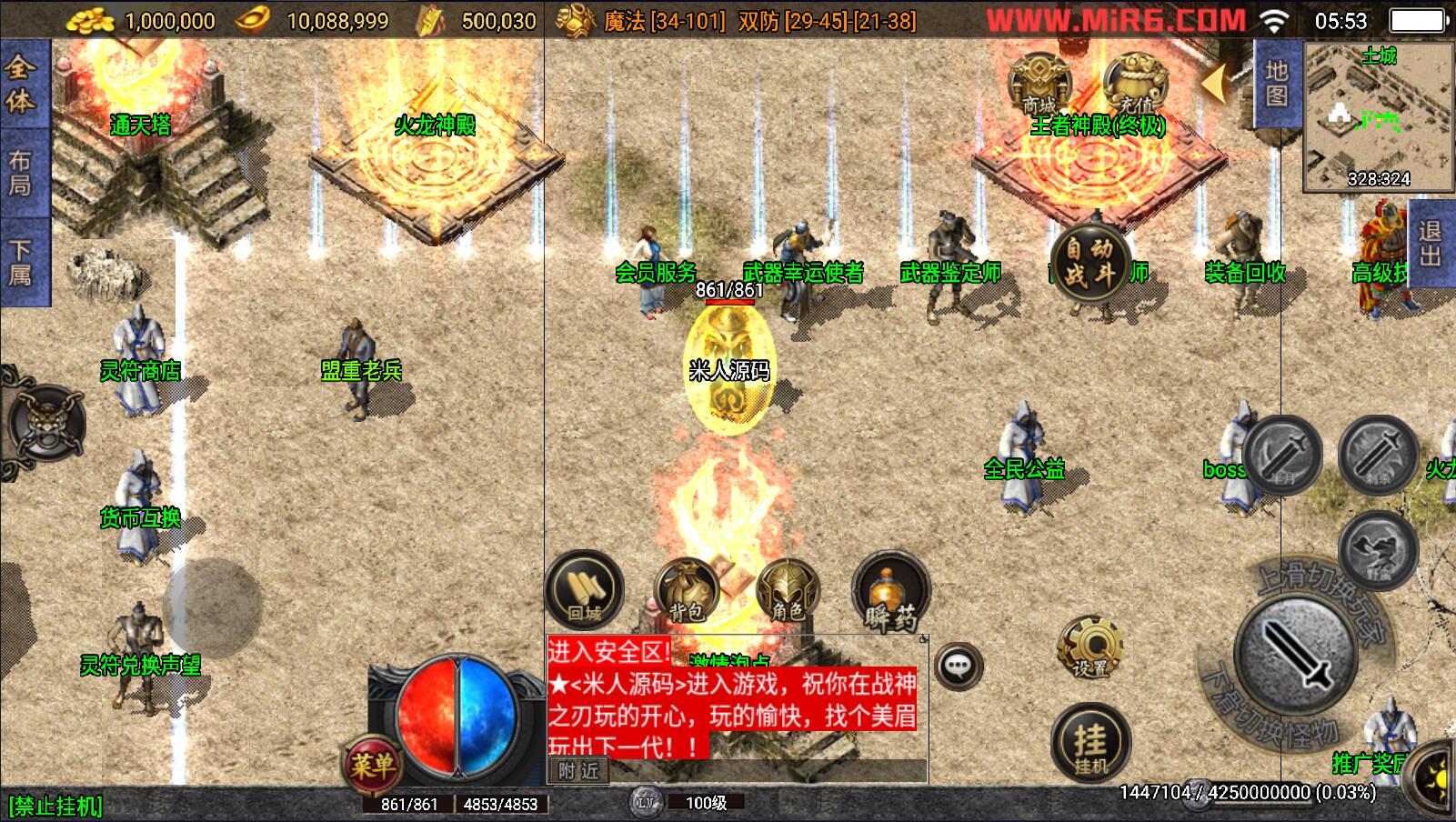Toggle the 自动战斗 auto-battle button
The image size is (1456, 822).
1089,261
